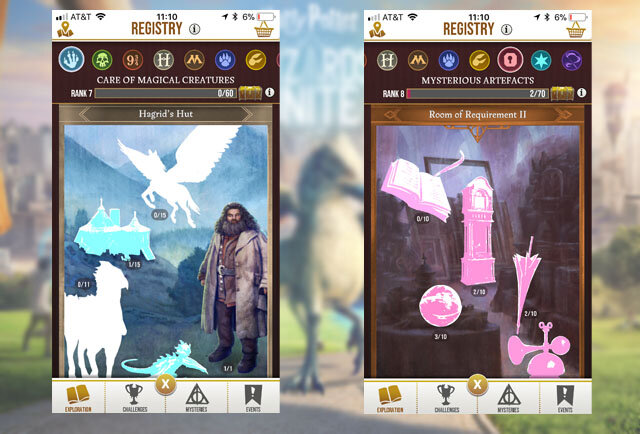Select the pink round orb artefact sticker

click(441, 305)
